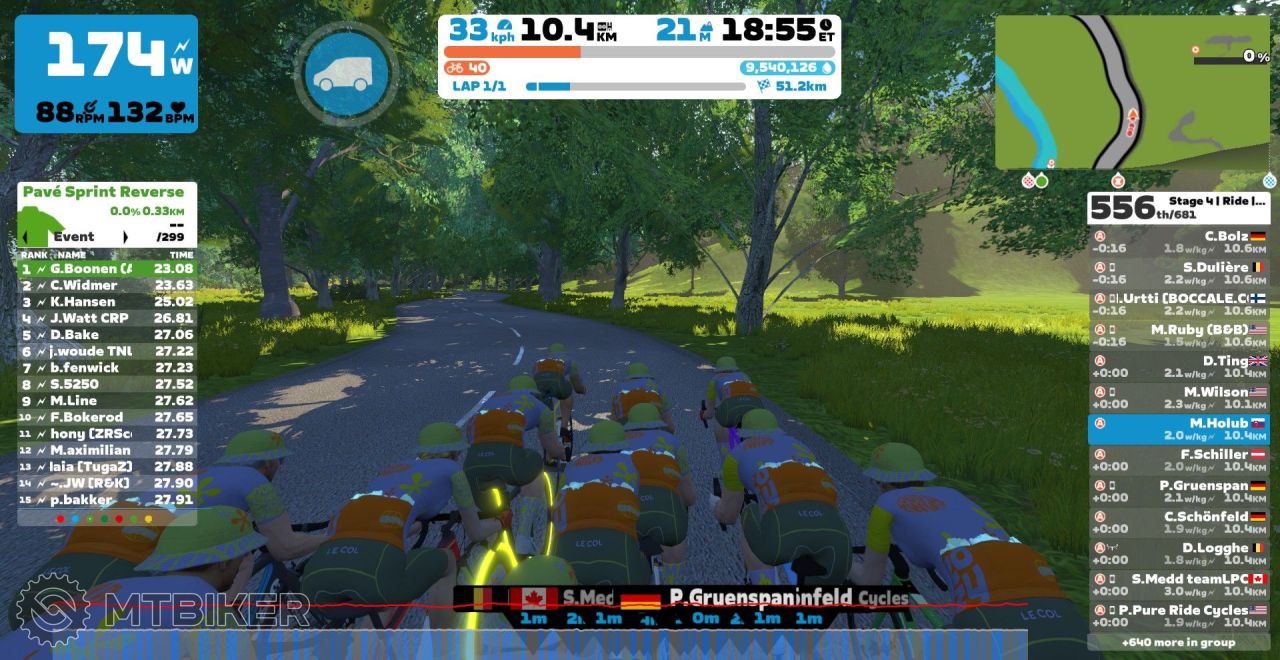Activate the draft van power-up icon
Image resolution: width=1280 pixels, height=660 pixels.
click(x=346, y=73)
